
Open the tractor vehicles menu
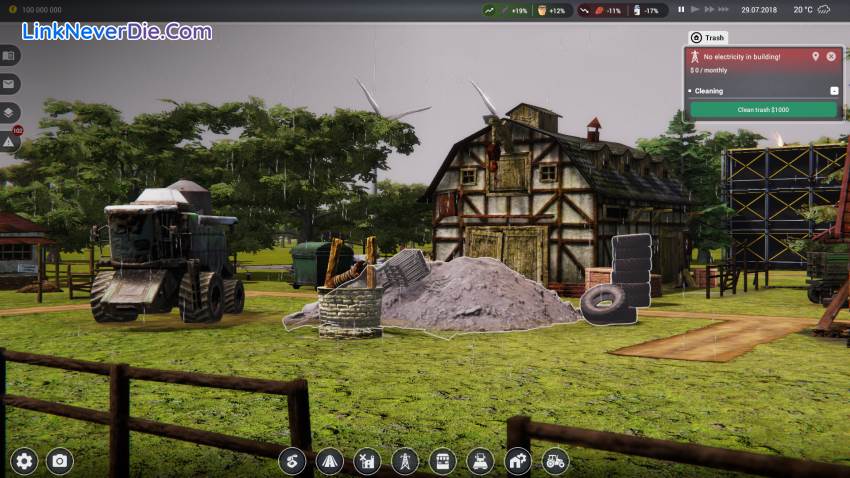point(555,461)
